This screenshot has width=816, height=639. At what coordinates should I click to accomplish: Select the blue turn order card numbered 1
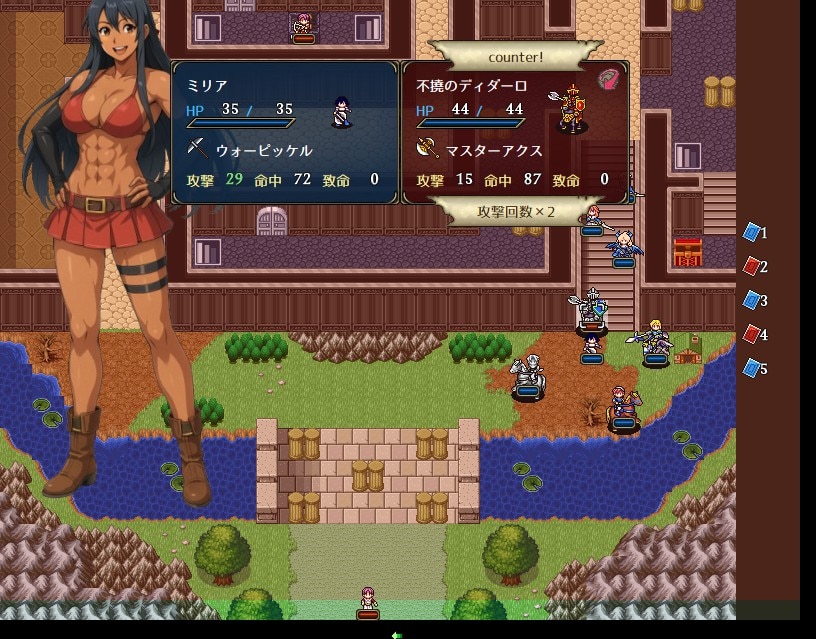click(752, 233)
